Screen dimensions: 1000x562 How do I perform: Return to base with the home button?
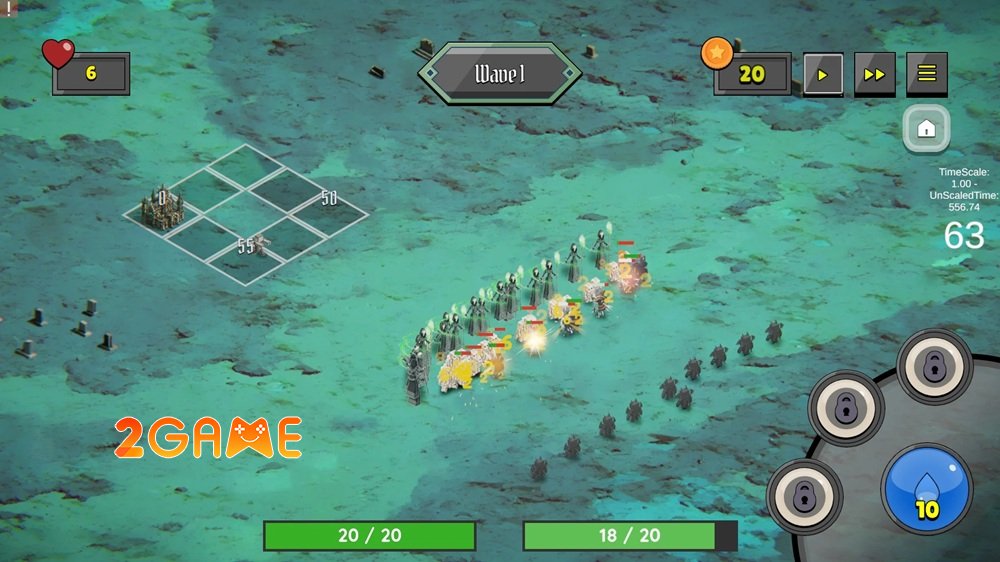tap(926, 128)
